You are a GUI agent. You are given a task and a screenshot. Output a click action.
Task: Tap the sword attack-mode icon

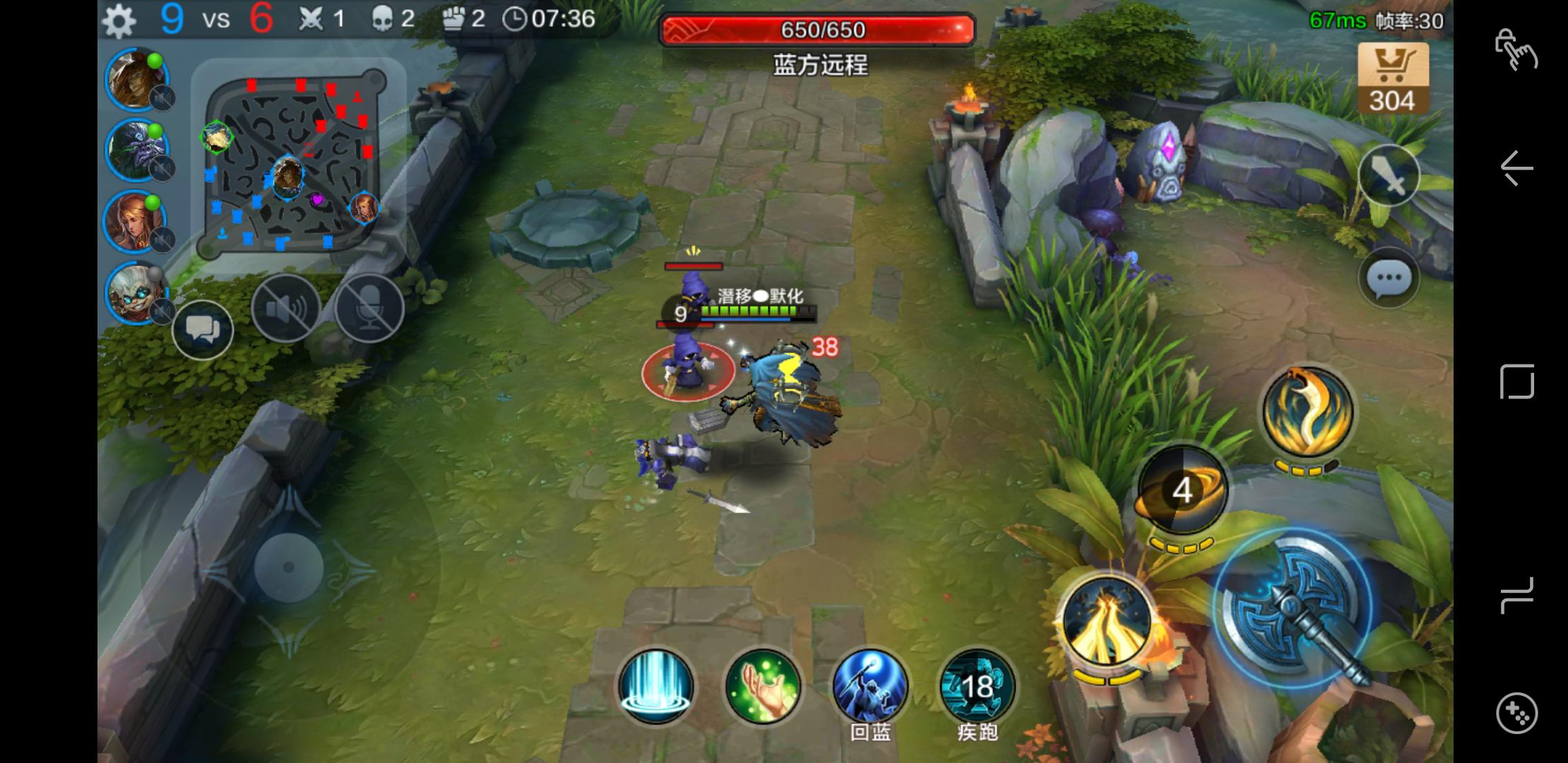pyautogui.click(x=1389, y=176)
